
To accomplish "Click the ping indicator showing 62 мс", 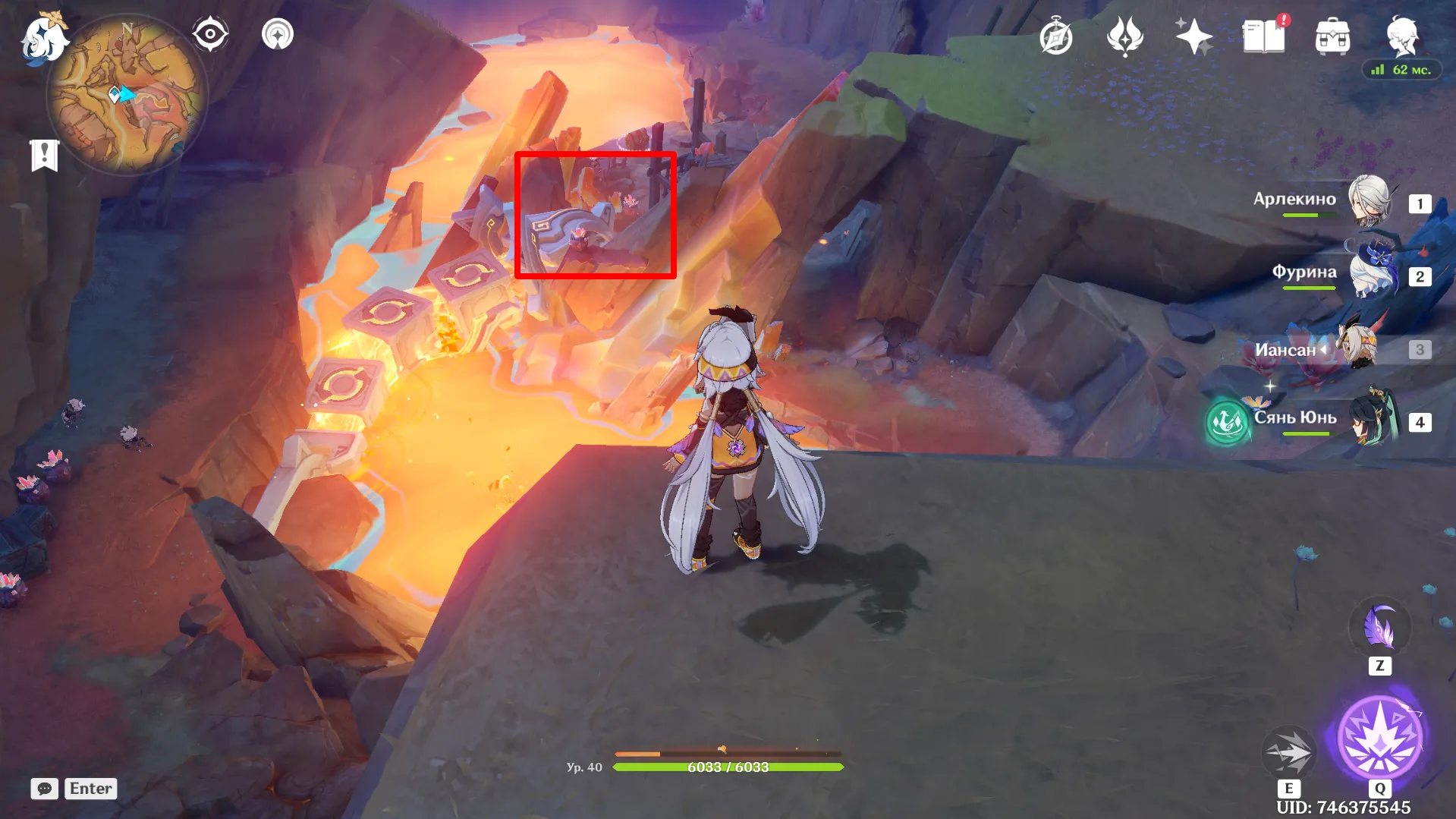I will (x=1401, y=70).
